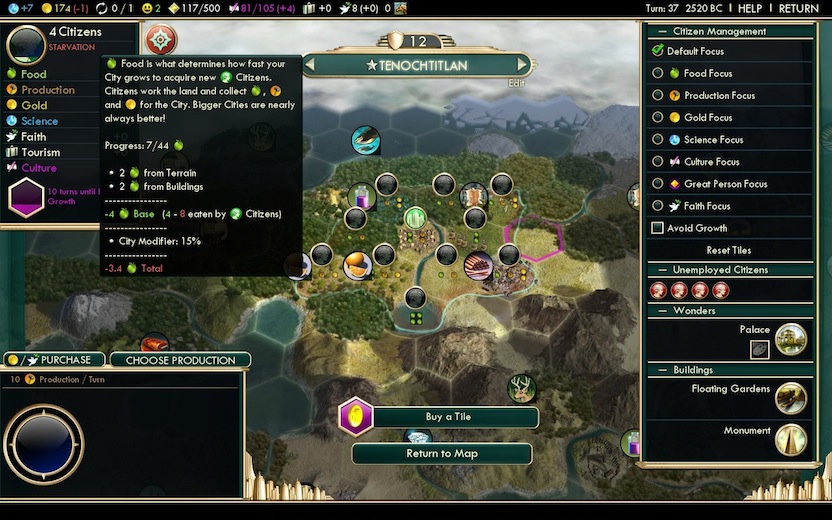Toggle the Avoid Growth checkbox
832x520 pixels.
658,228
